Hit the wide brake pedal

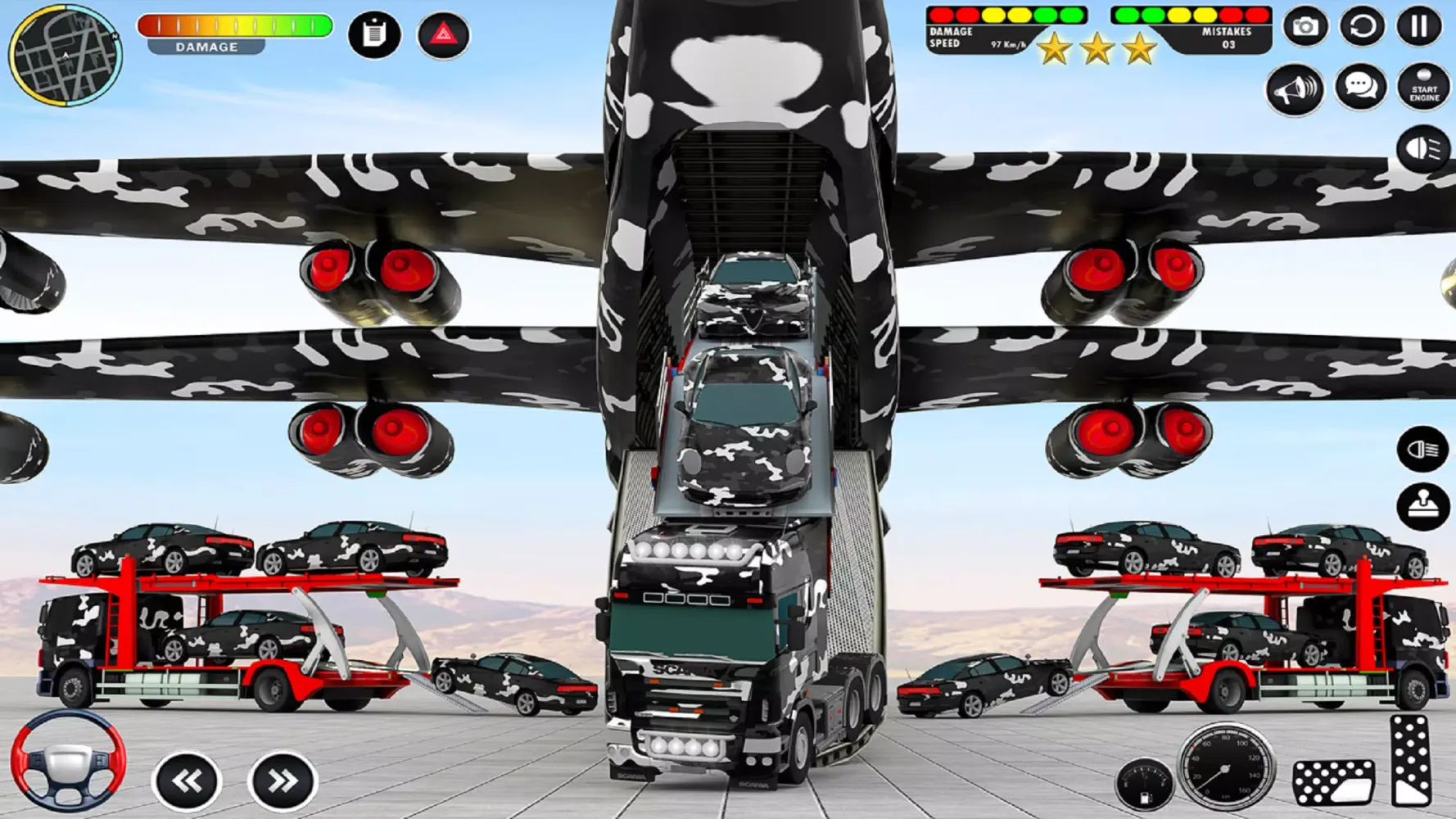click(1333, 781)
